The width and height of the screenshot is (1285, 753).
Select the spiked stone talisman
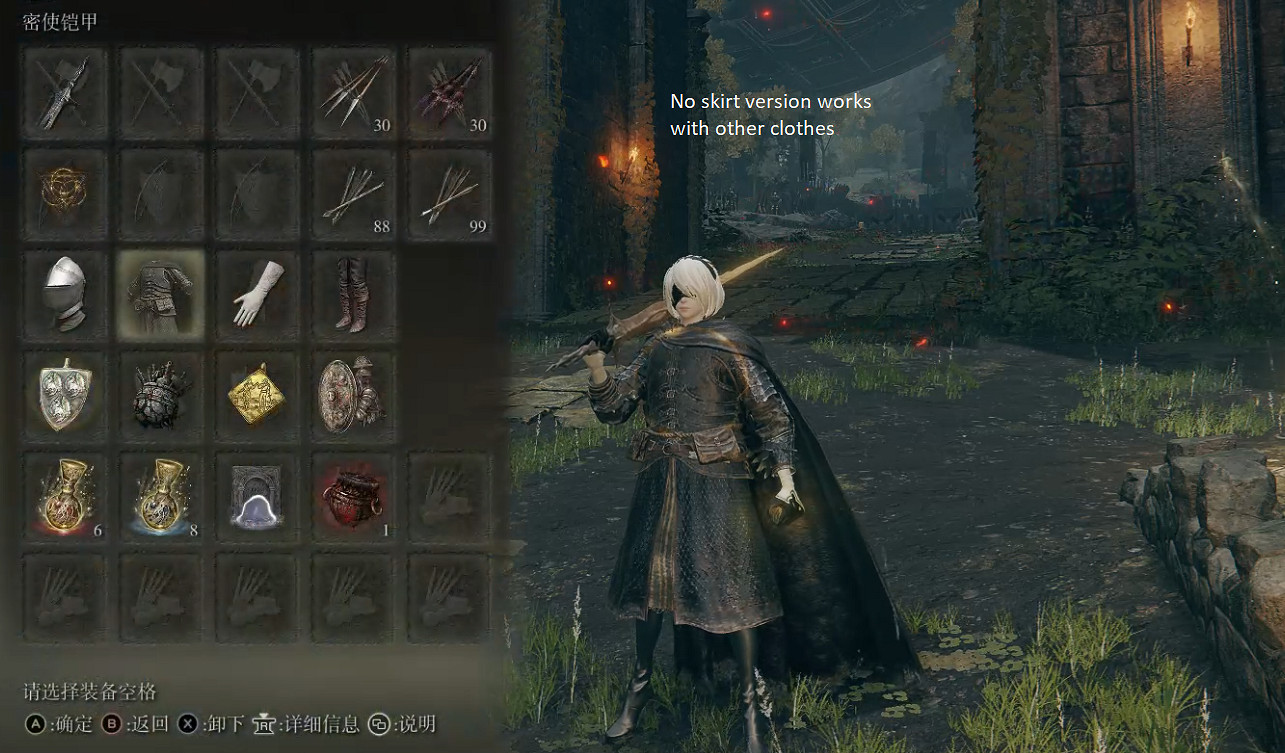click(160, 395)
